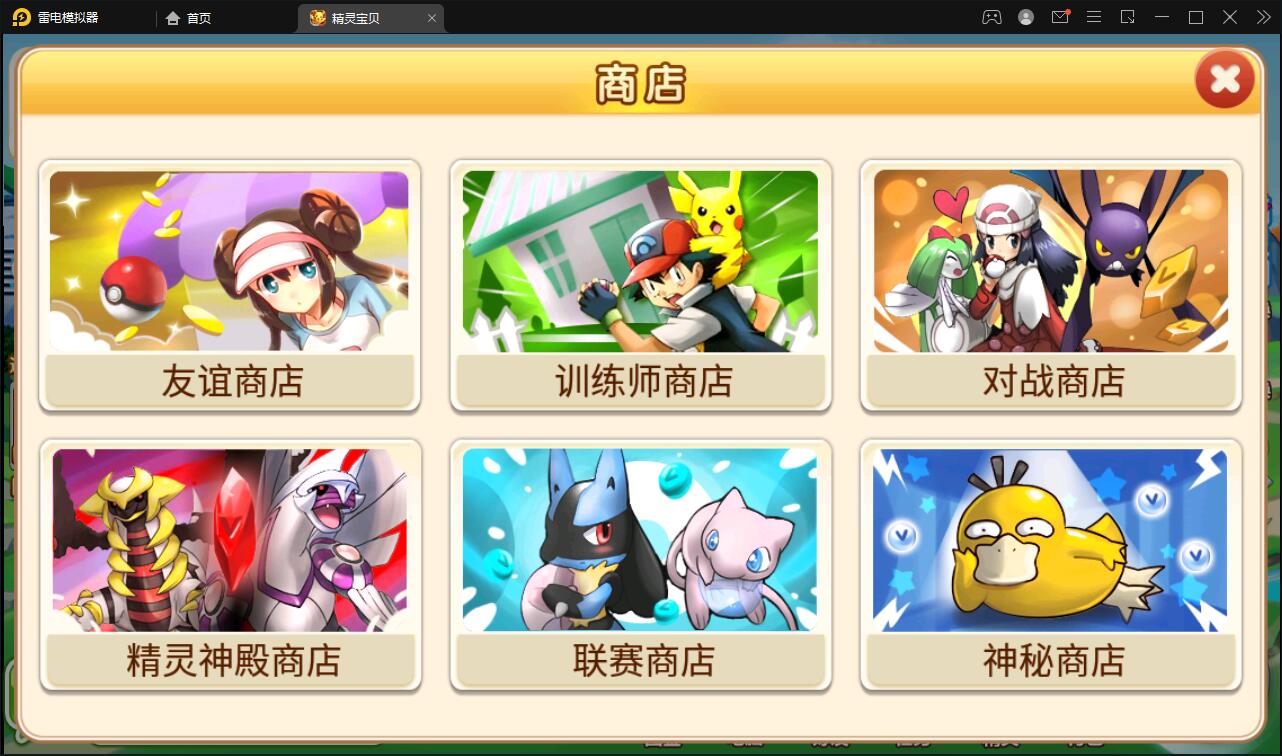Open the Temple Shop 精灵神殿商店
The height and width of the screenshot is (756, 1282).
click(229, 565)
